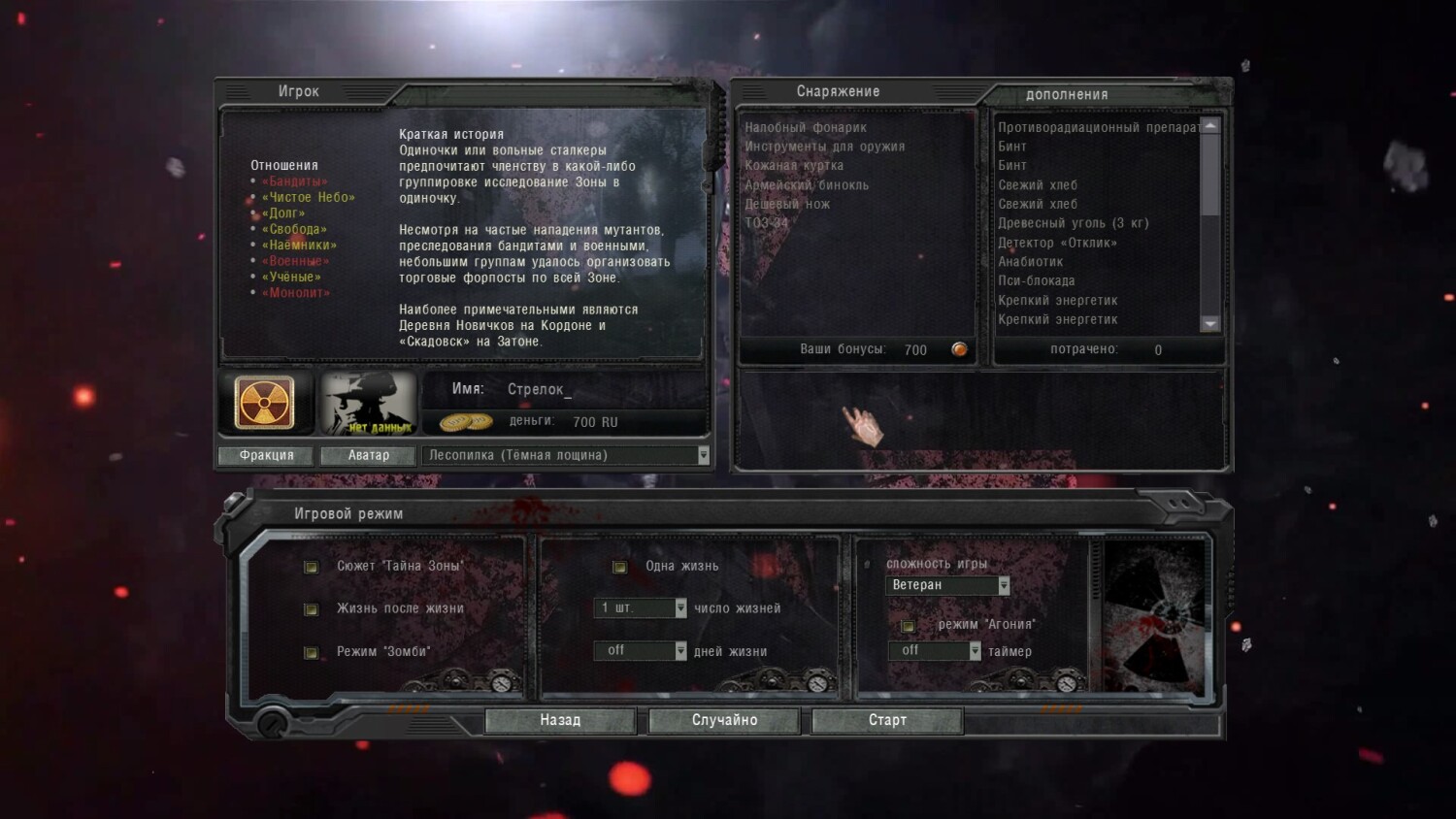Open the таймер dropdown

coord(975,651)
